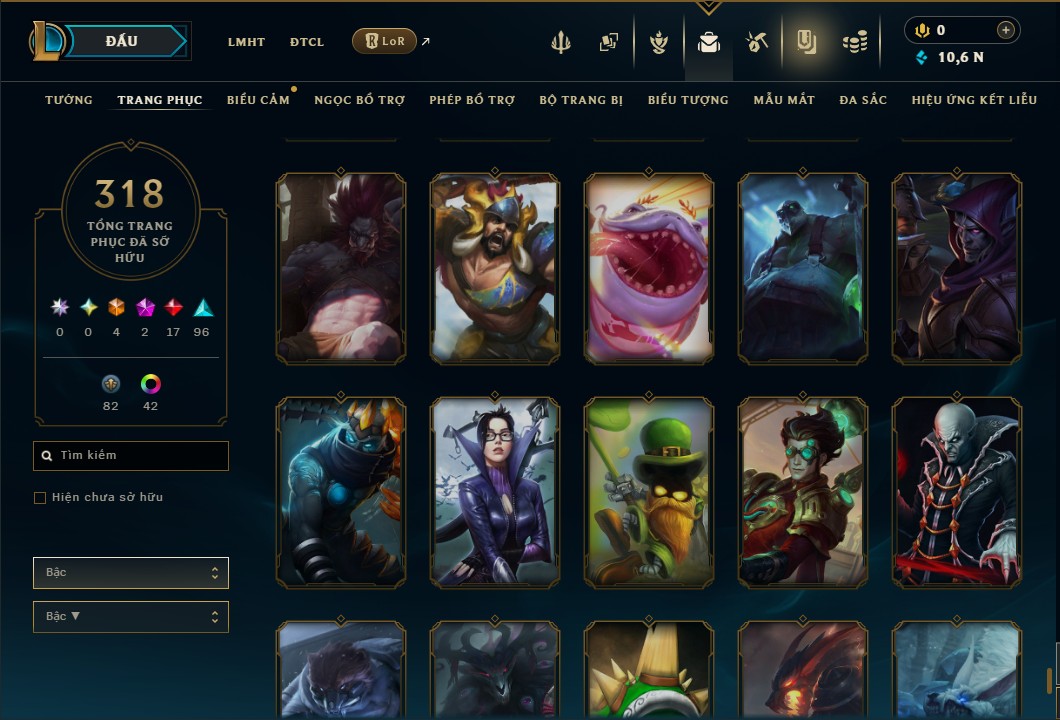Open the NGỌC BỔ TRỢ tab
1060x720 pixels.
coord(359,100)
